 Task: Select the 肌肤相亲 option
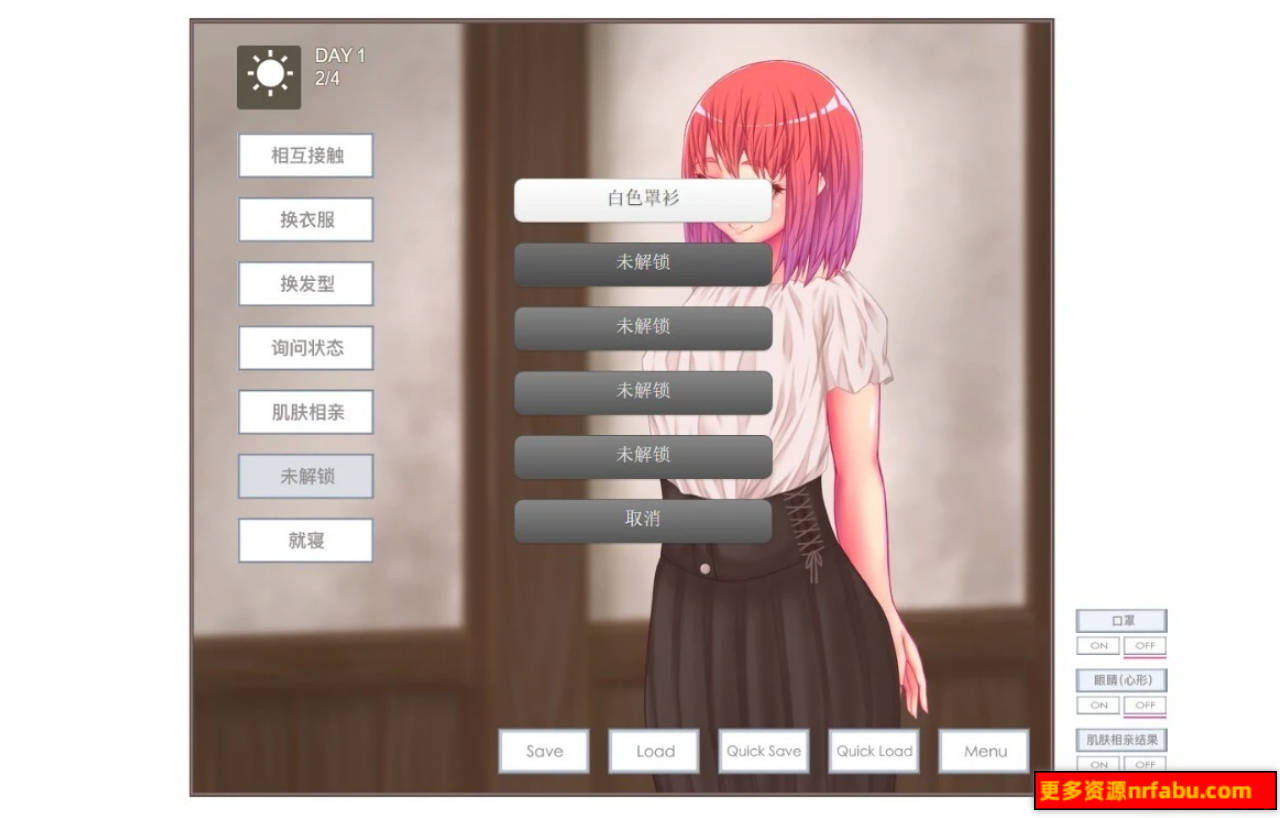click(x=305, y=412)
